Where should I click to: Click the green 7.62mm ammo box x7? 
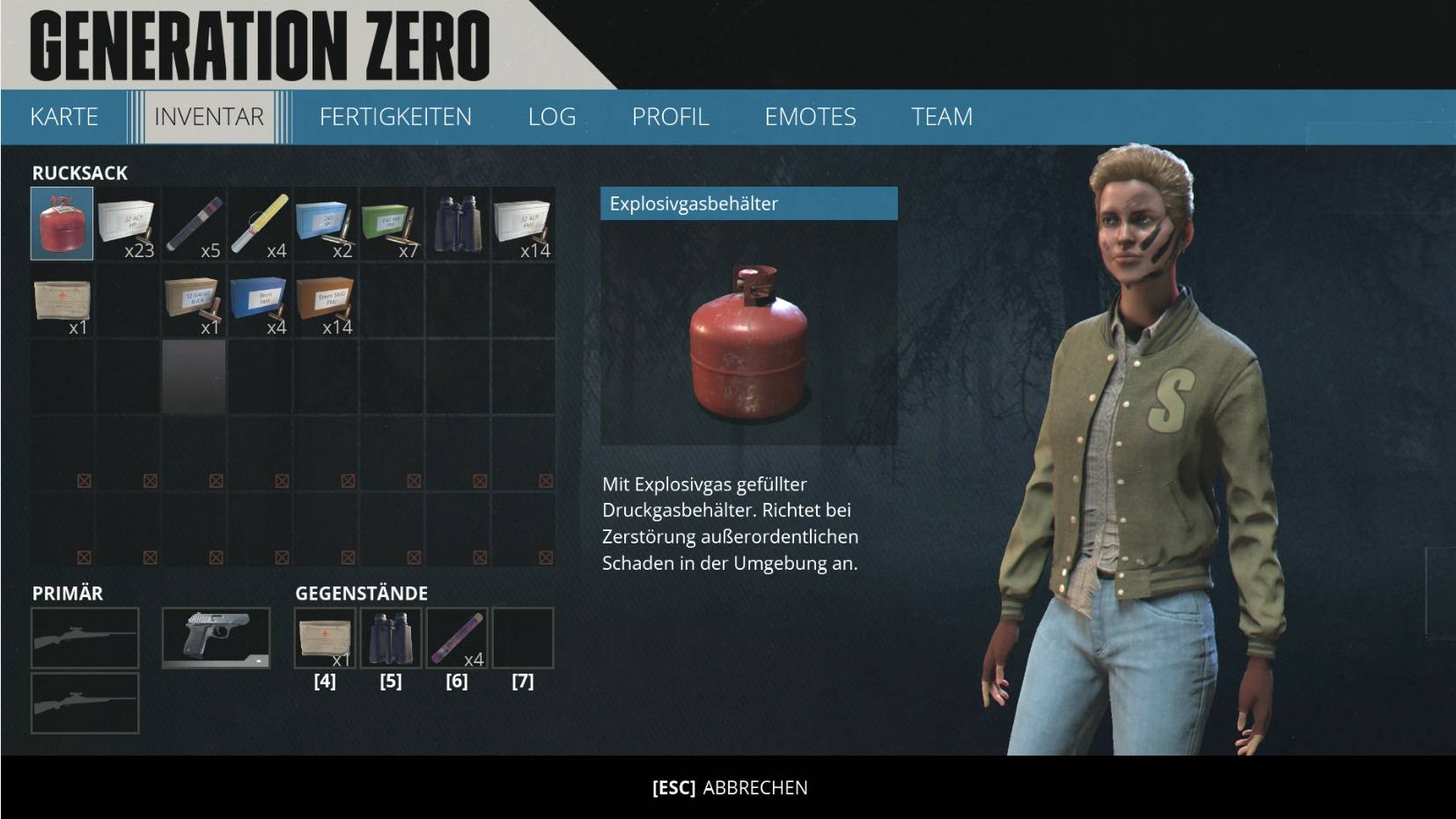click(393, 225)
